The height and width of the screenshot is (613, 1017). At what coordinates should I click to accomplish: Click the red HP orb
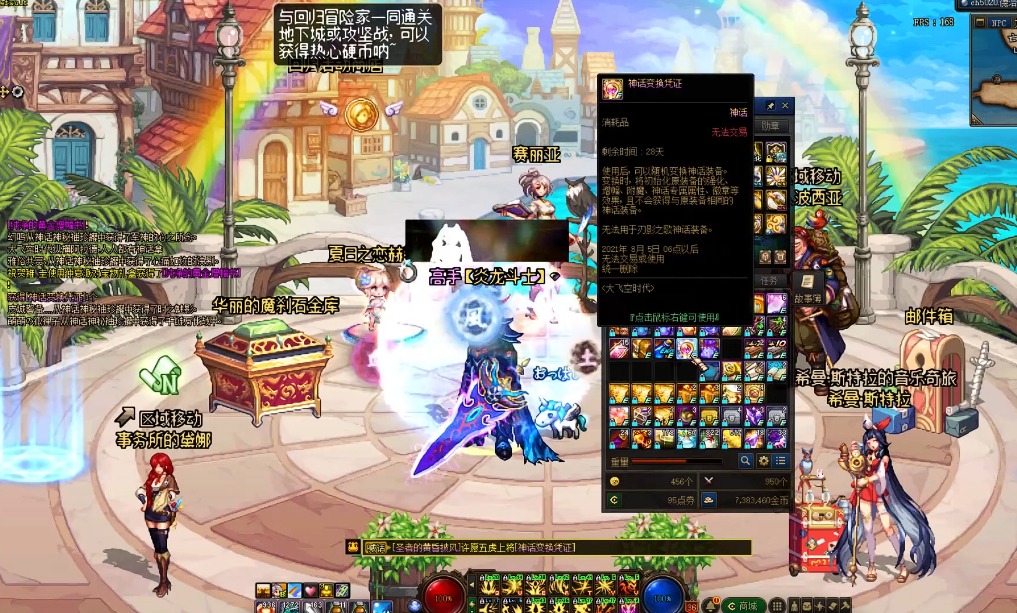[440, 594]
